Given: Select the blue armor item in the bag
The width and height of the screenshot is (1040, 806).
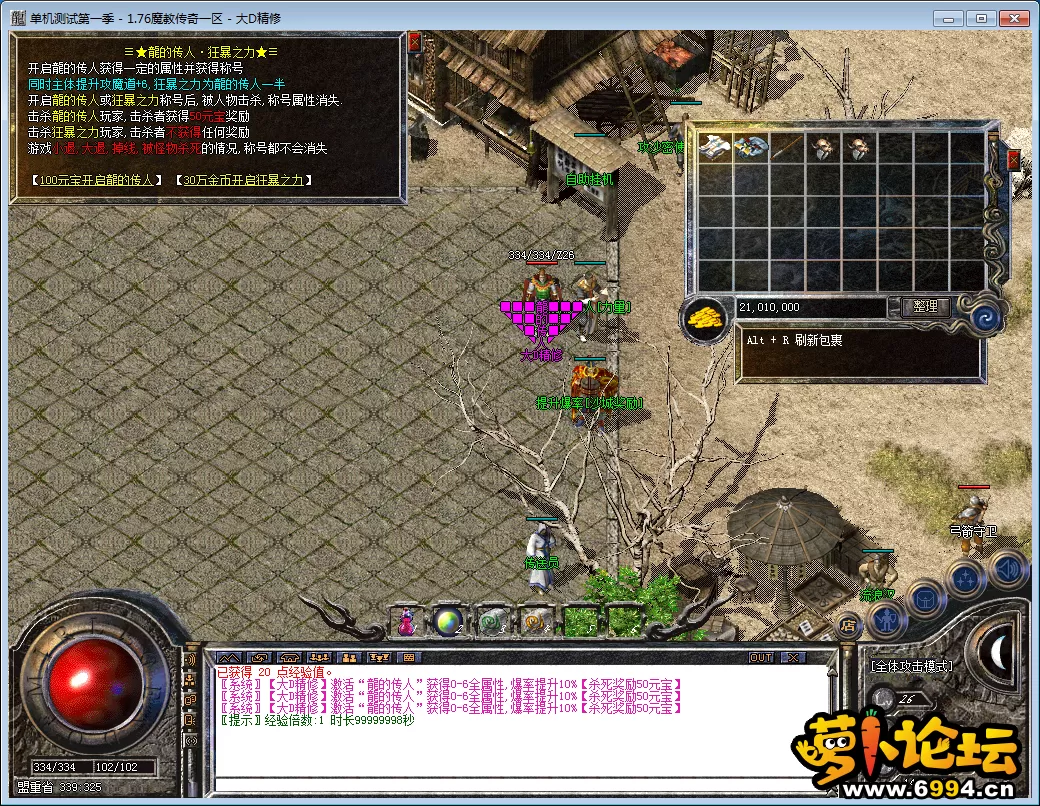Looking at the screenshot, I should (751, 148).
